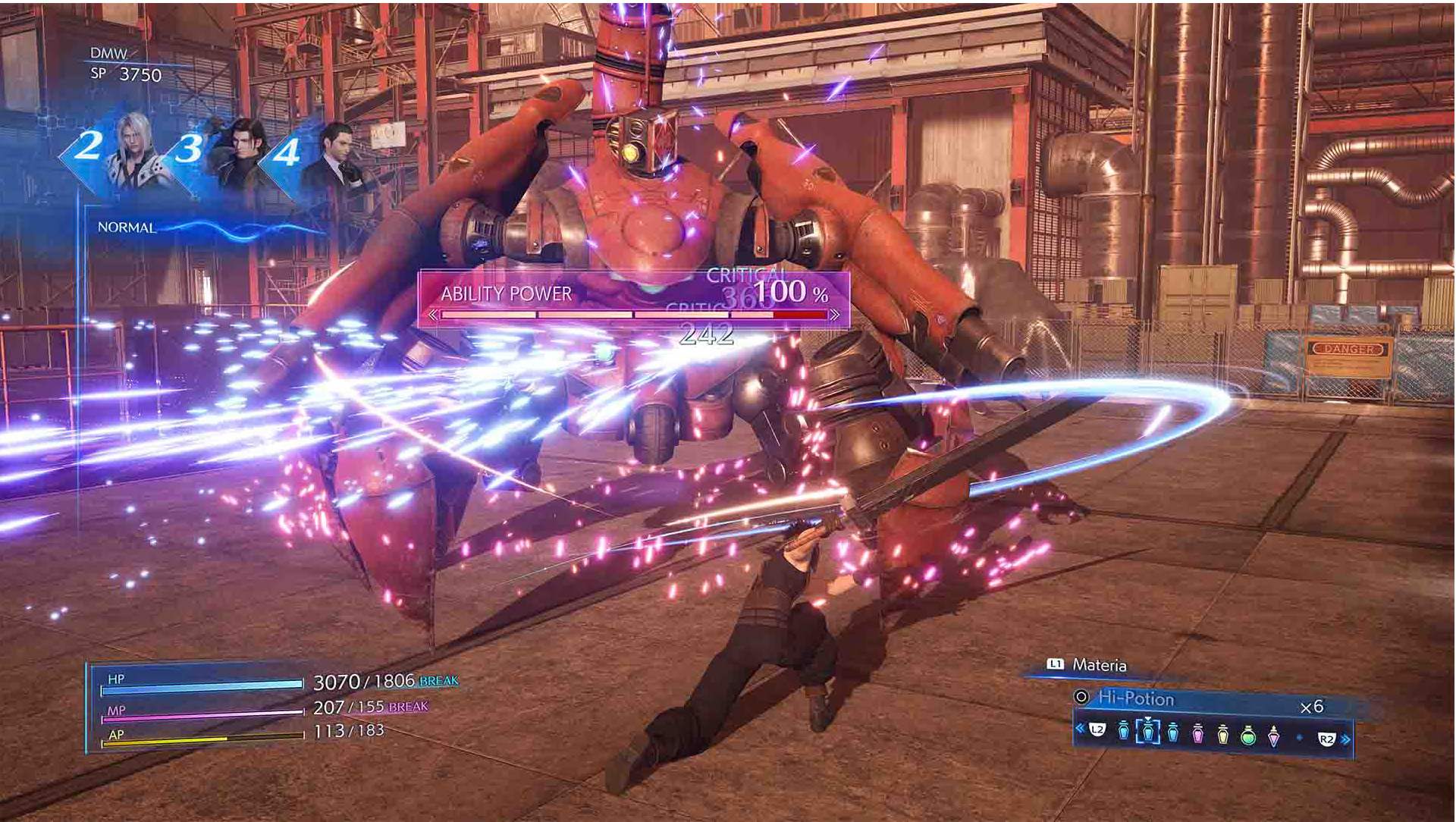This screenshot has height=822, width=1456.
Task: Click the R2 shoulder button icon
Action: click(x=1328, y=737)
